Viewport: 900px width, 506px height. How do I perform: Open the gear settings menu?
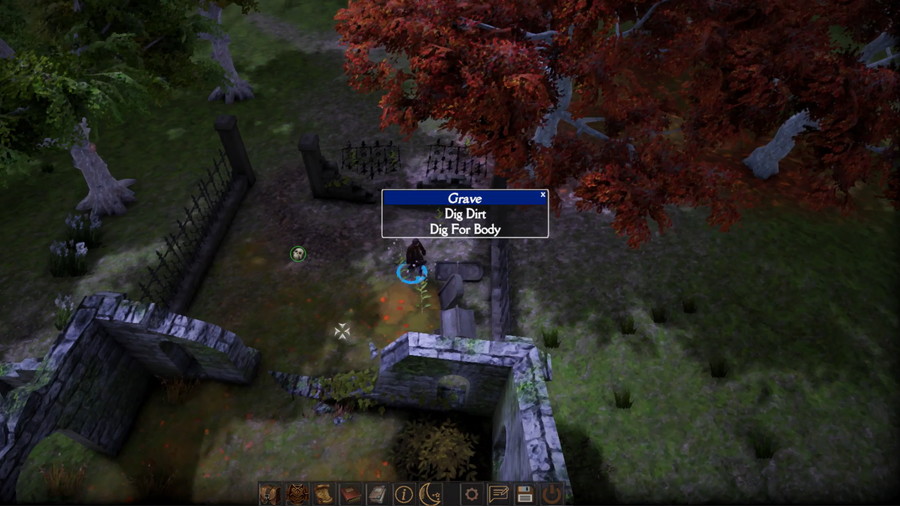click(x=471, y=493)
